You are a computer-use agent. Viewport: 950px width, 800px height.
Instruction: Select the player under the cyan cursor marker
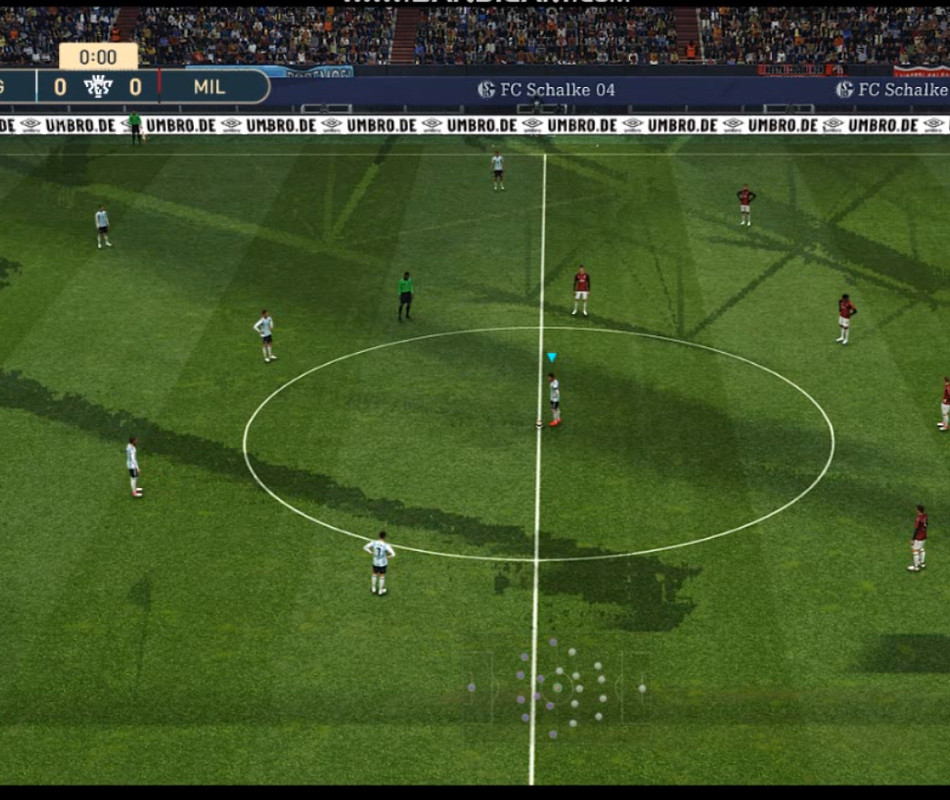pyautogui.click(x=554, y=398)
